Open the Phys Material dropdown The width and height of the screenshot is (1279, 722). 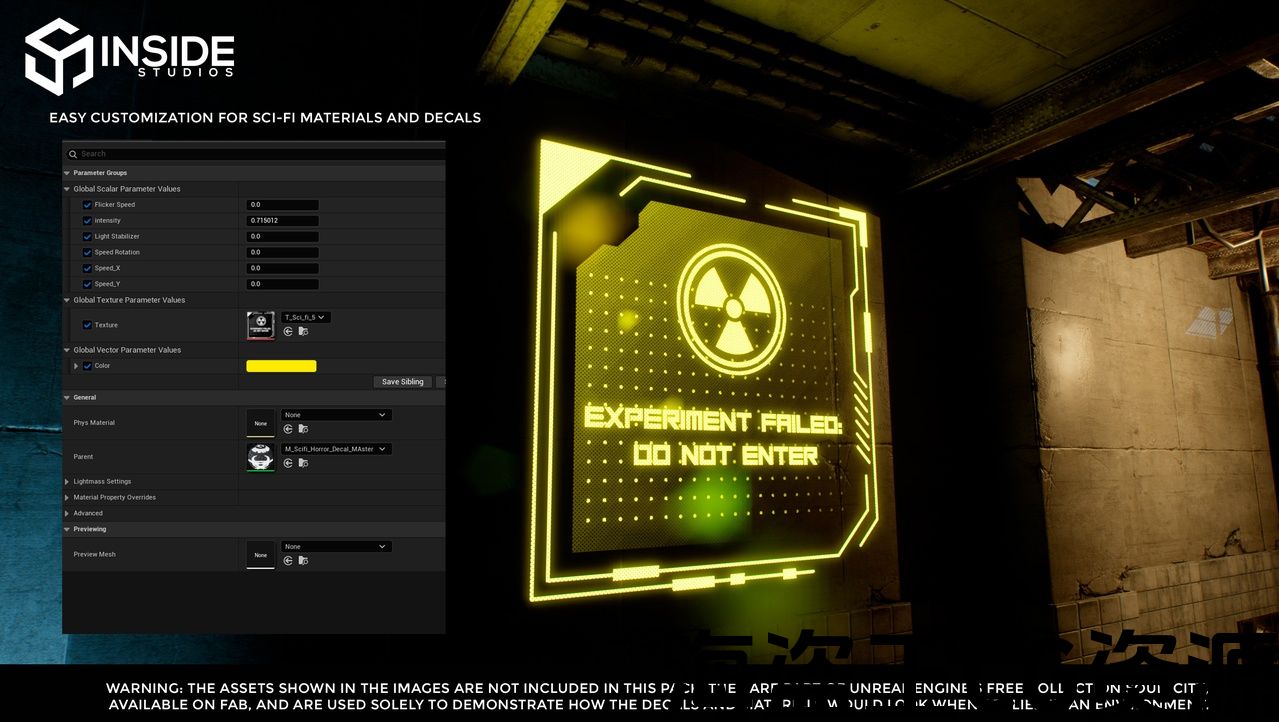[x=336, y=415]
